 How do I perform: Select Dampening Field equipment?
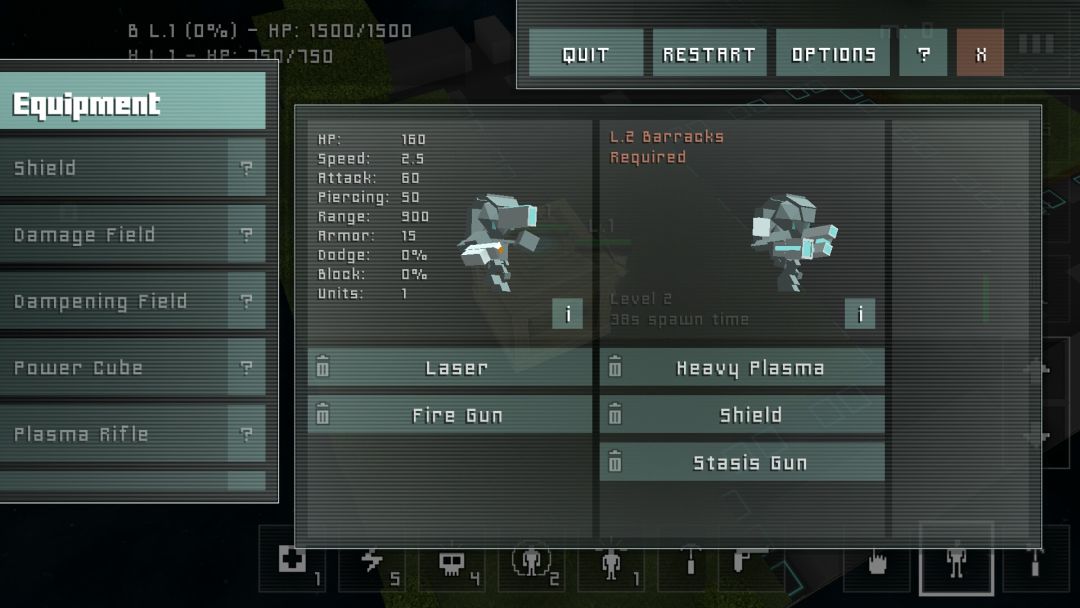(x=115, y=301)
